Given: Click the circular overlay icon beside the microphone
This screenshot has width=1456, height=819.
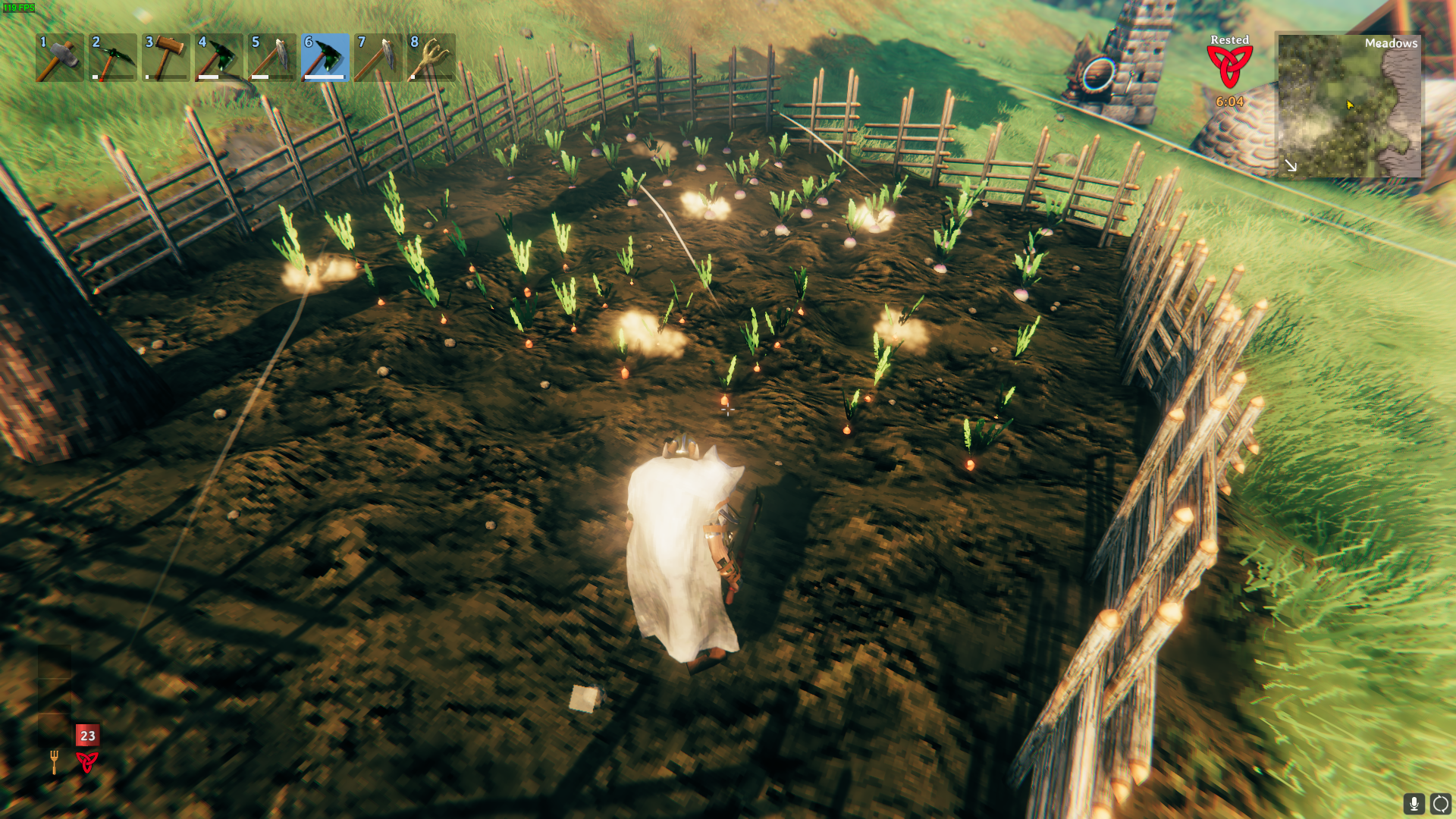Looking at the screenshot, I should click(x=1440, y=803).
